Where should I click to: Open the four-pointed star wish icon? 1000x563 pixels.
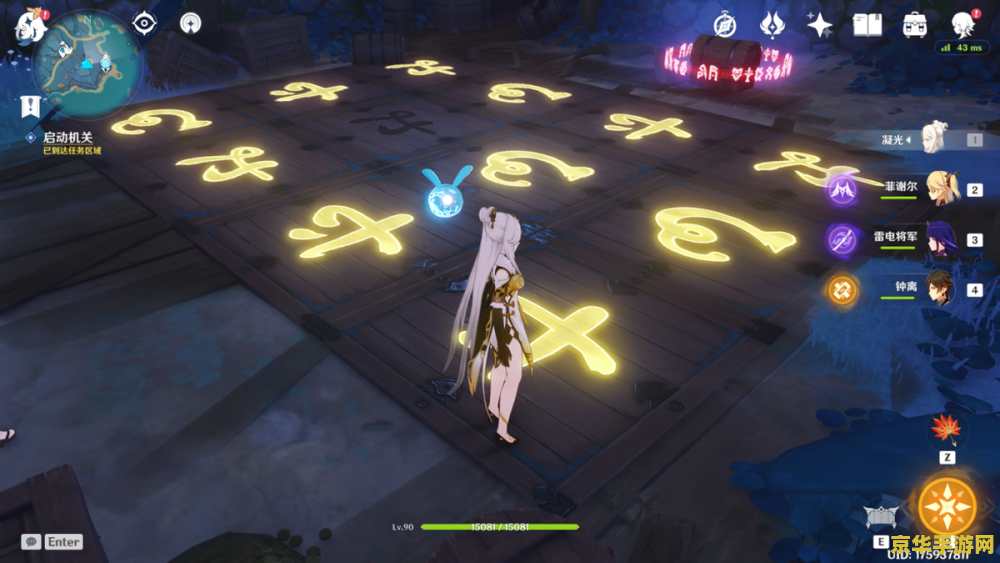(820, 25)
